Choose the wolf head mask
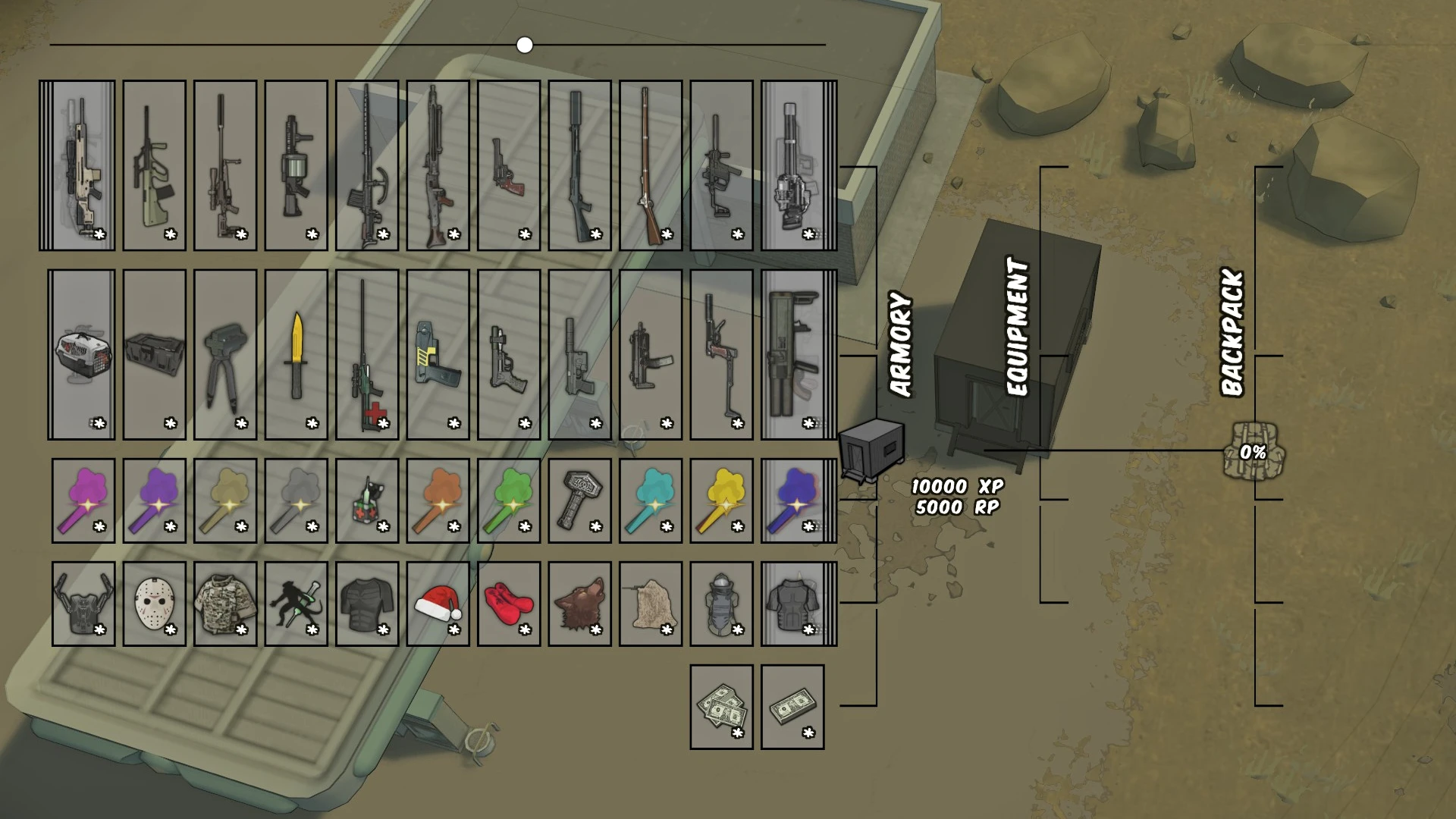The image size is (1456, 819). [581, 603]
